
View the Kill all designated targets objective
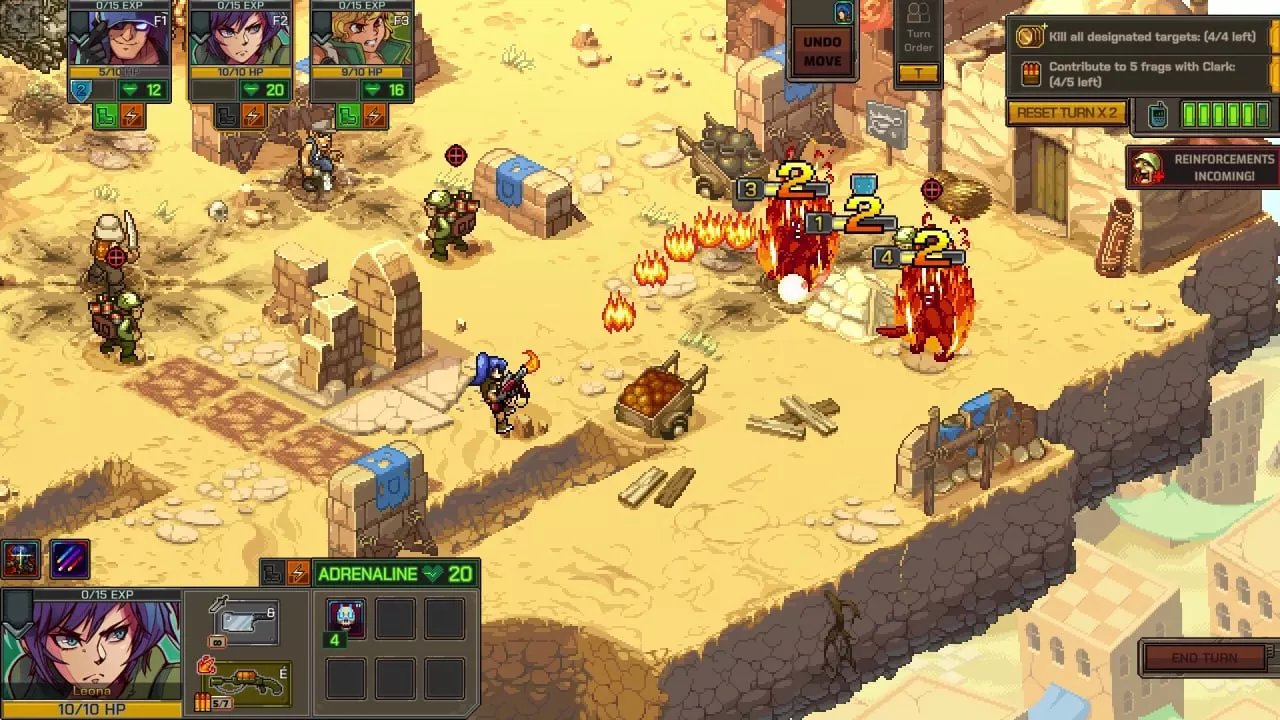tap(1140, 37)
